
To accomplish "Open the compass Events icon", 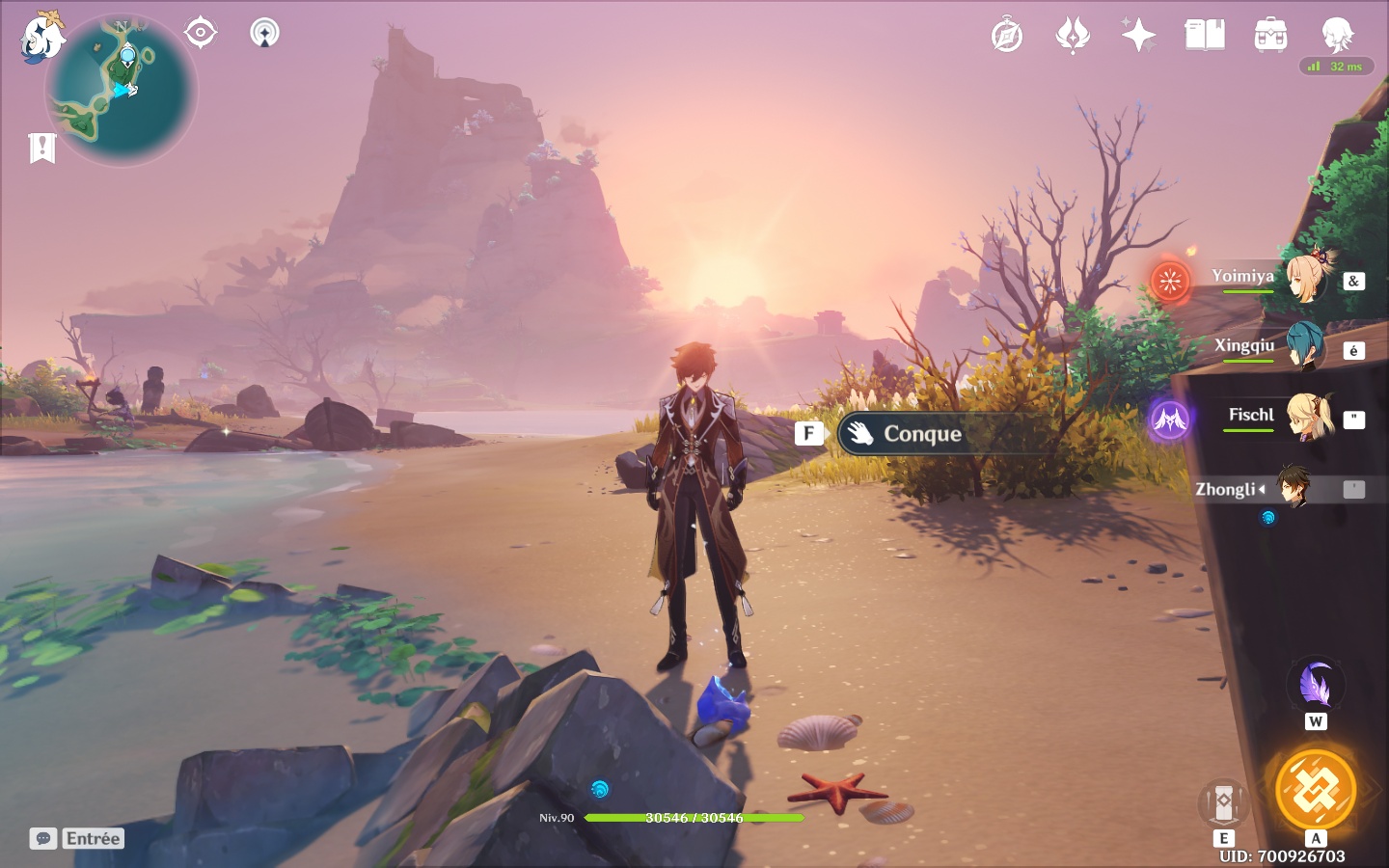I will coord(1006,37).
